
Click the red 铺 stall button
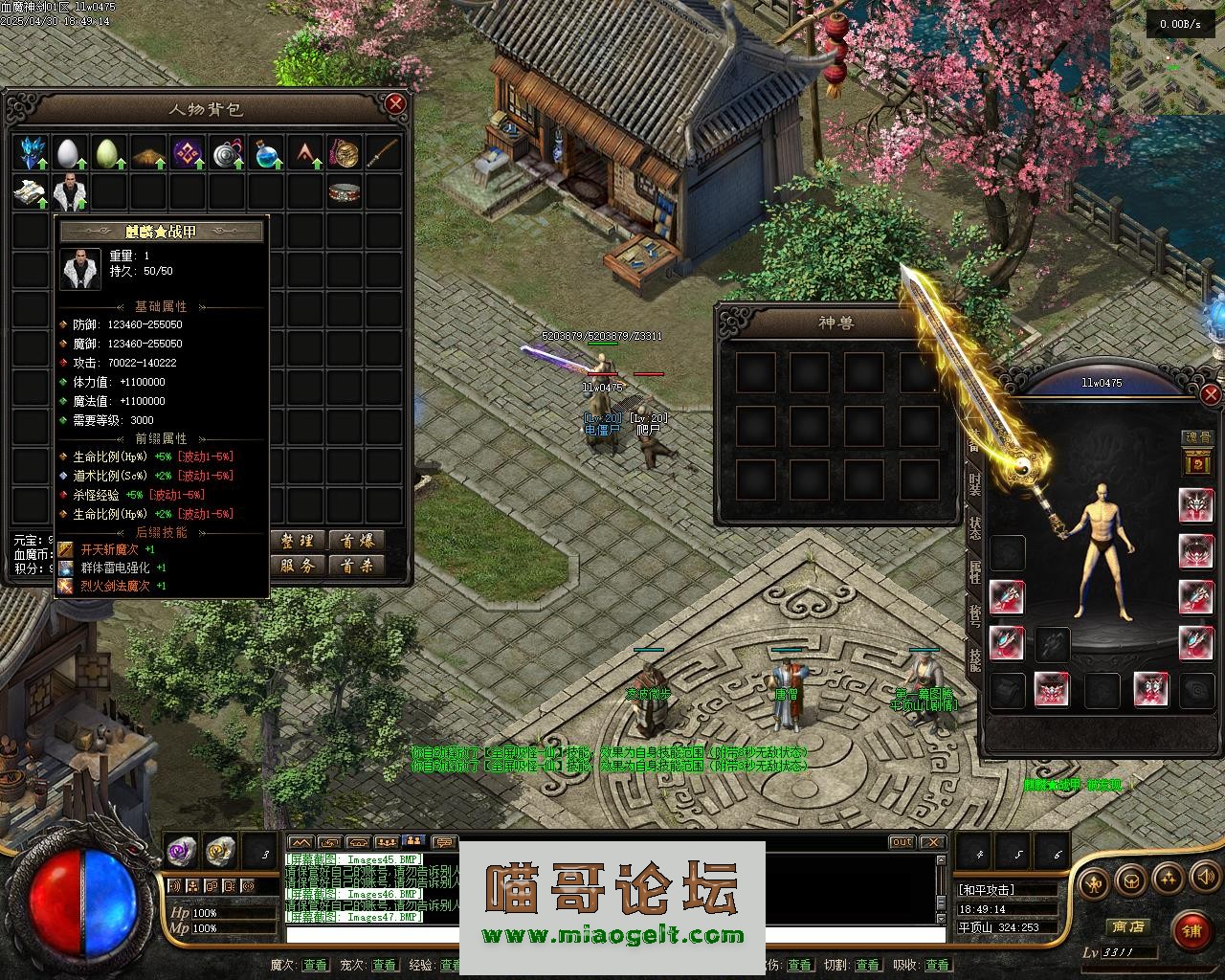tap(1191, 928)
